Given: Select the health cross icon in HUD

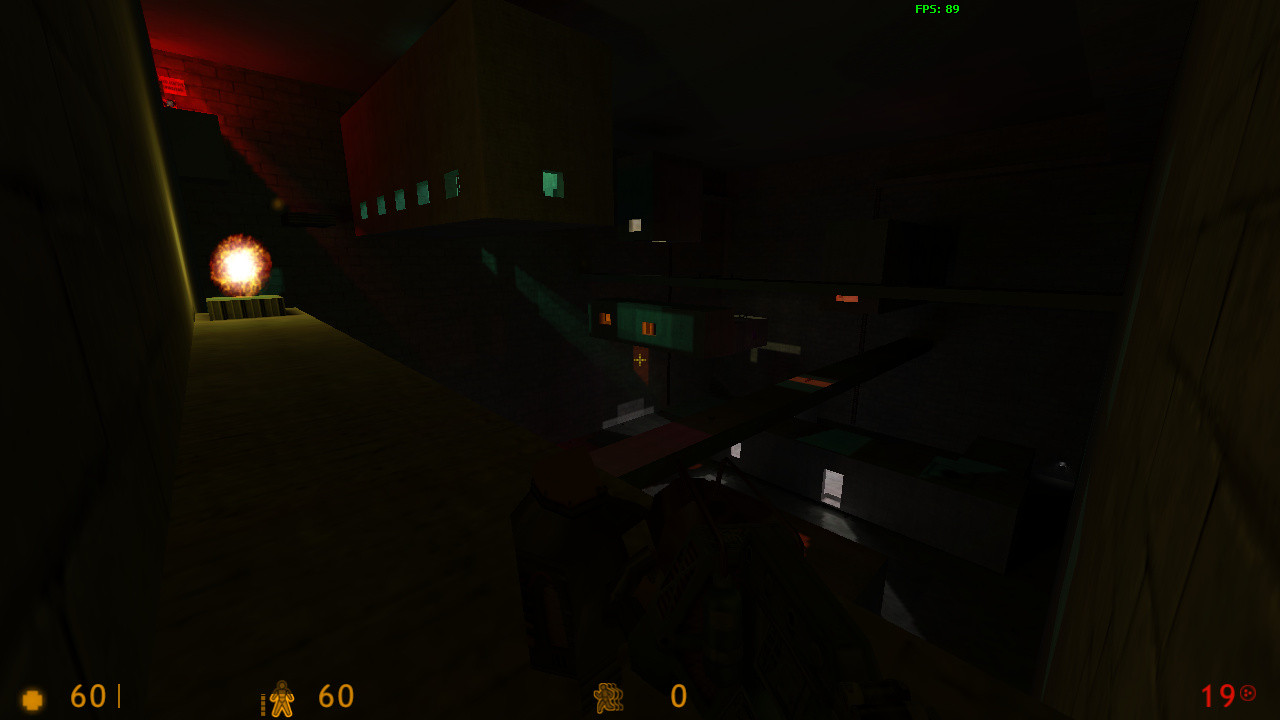Looking at the screenshot, I should pyautogui.click(x=31, y=697).
